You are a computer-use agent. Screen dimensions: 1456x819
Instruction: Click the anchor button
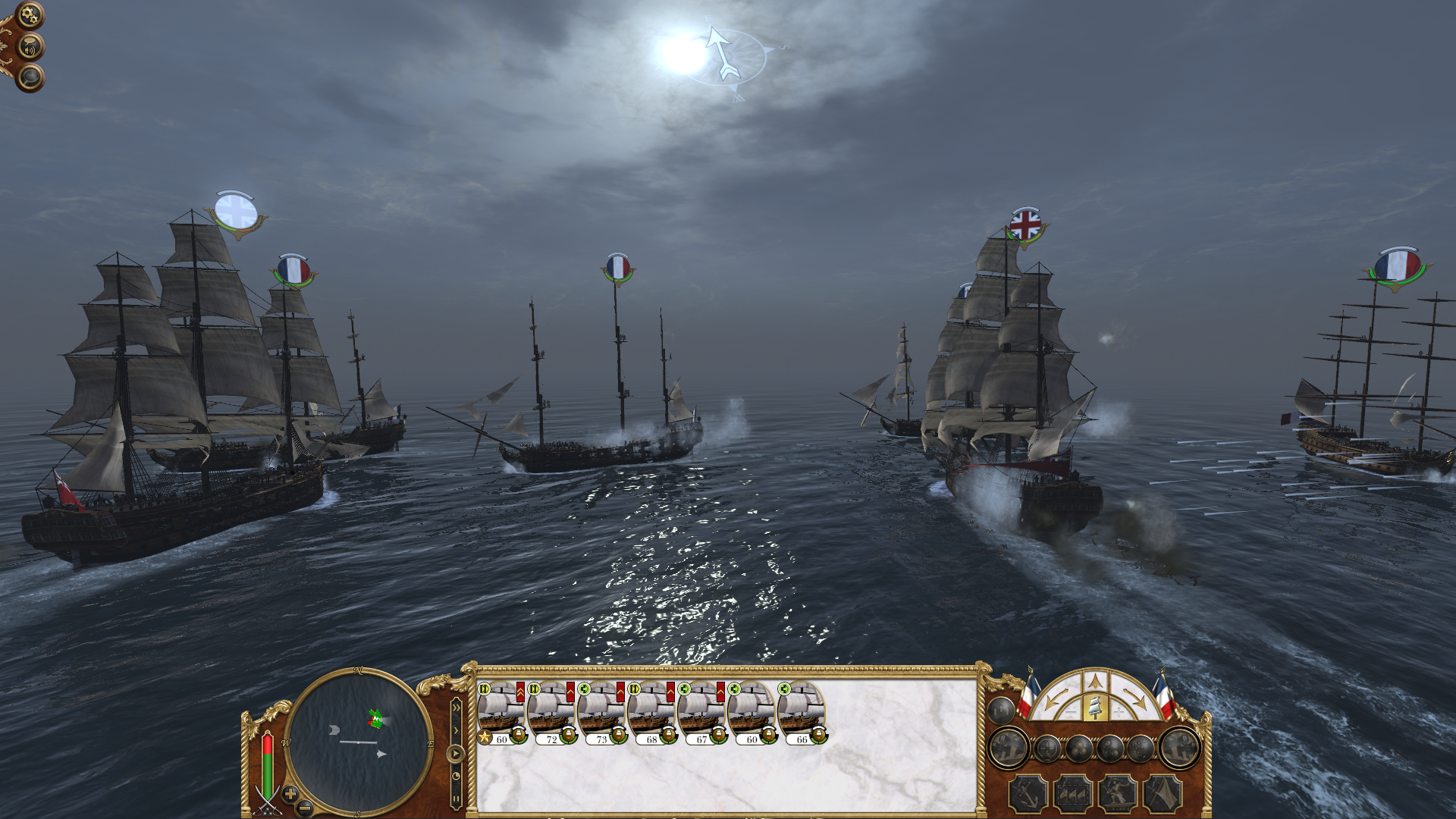pyautogui.click(x=1028, y=794)
